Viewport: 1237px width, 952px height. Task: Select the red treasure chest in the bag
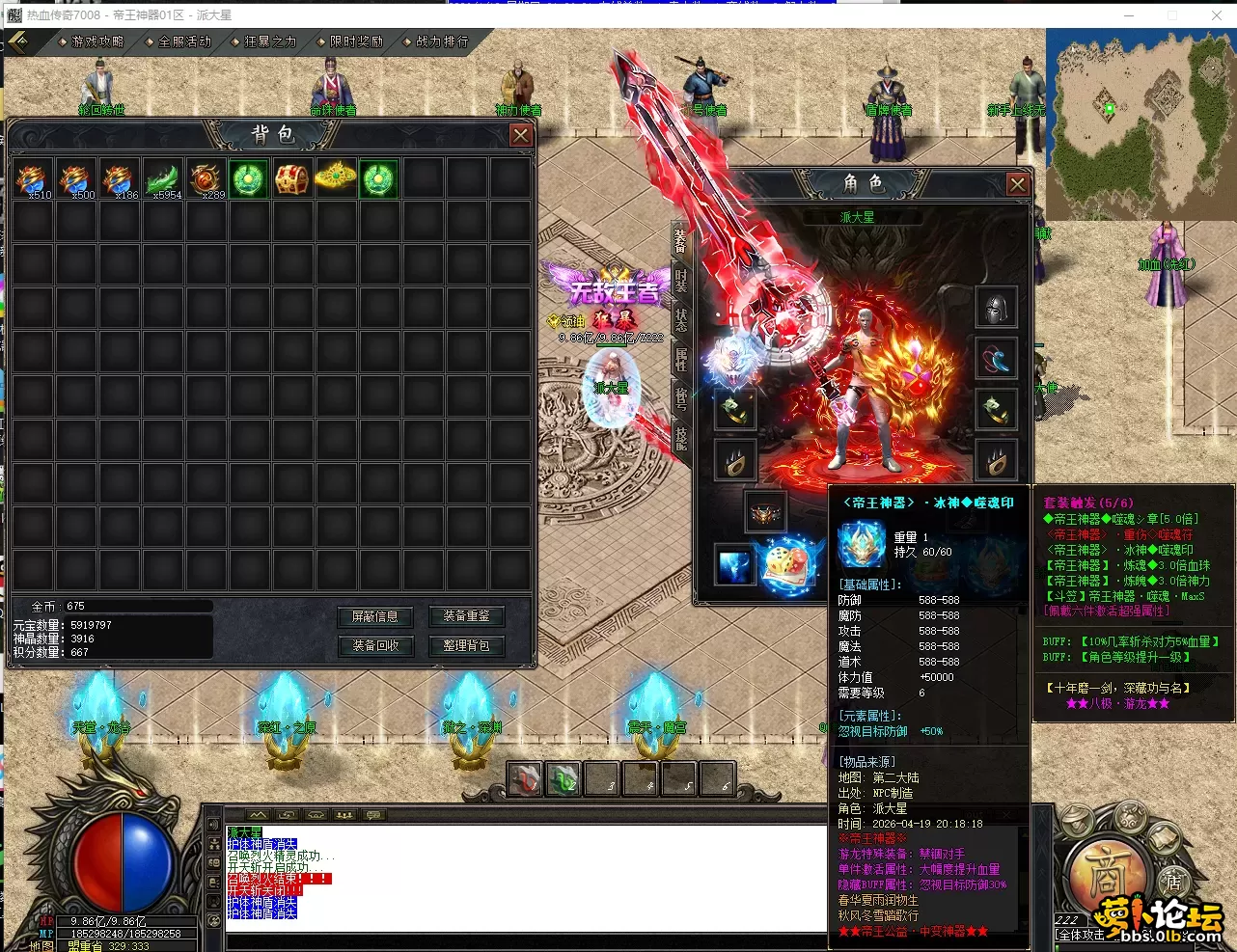click(x=291, y=179)
